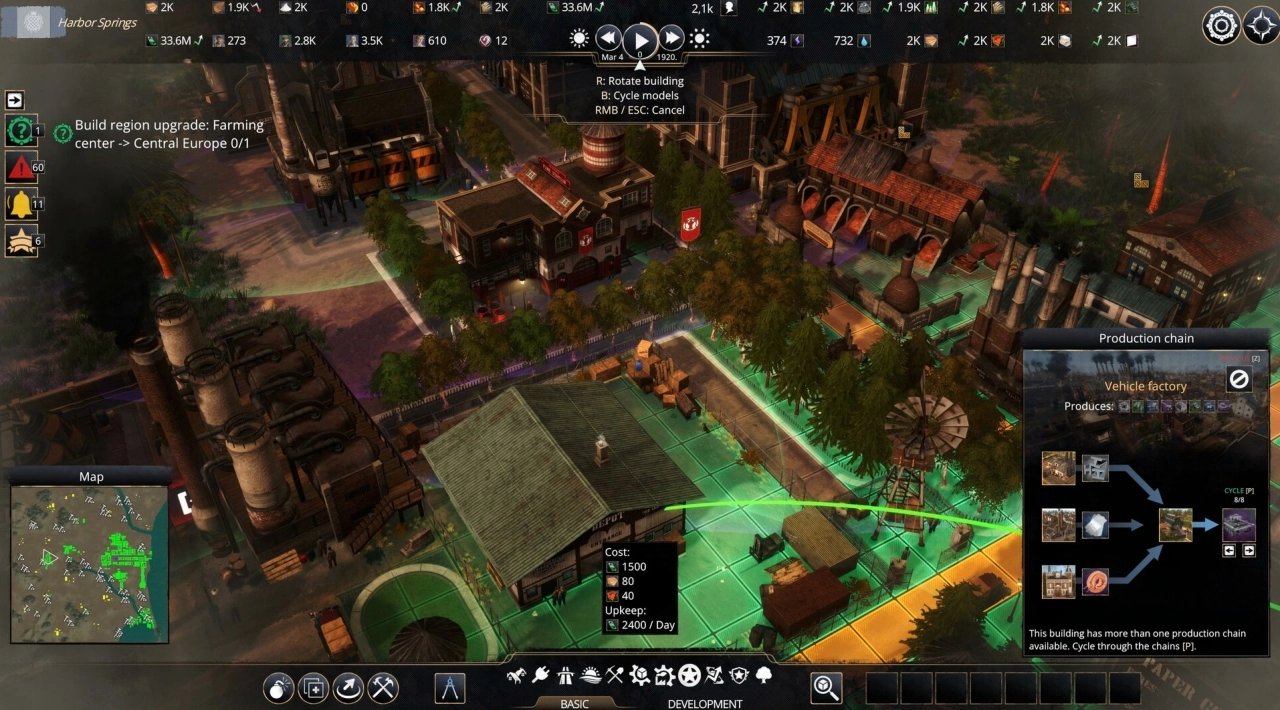Viewport: 1280px width, 710px height.
Task: Open the yellow bell notifications
Action: tap(20, 202)
